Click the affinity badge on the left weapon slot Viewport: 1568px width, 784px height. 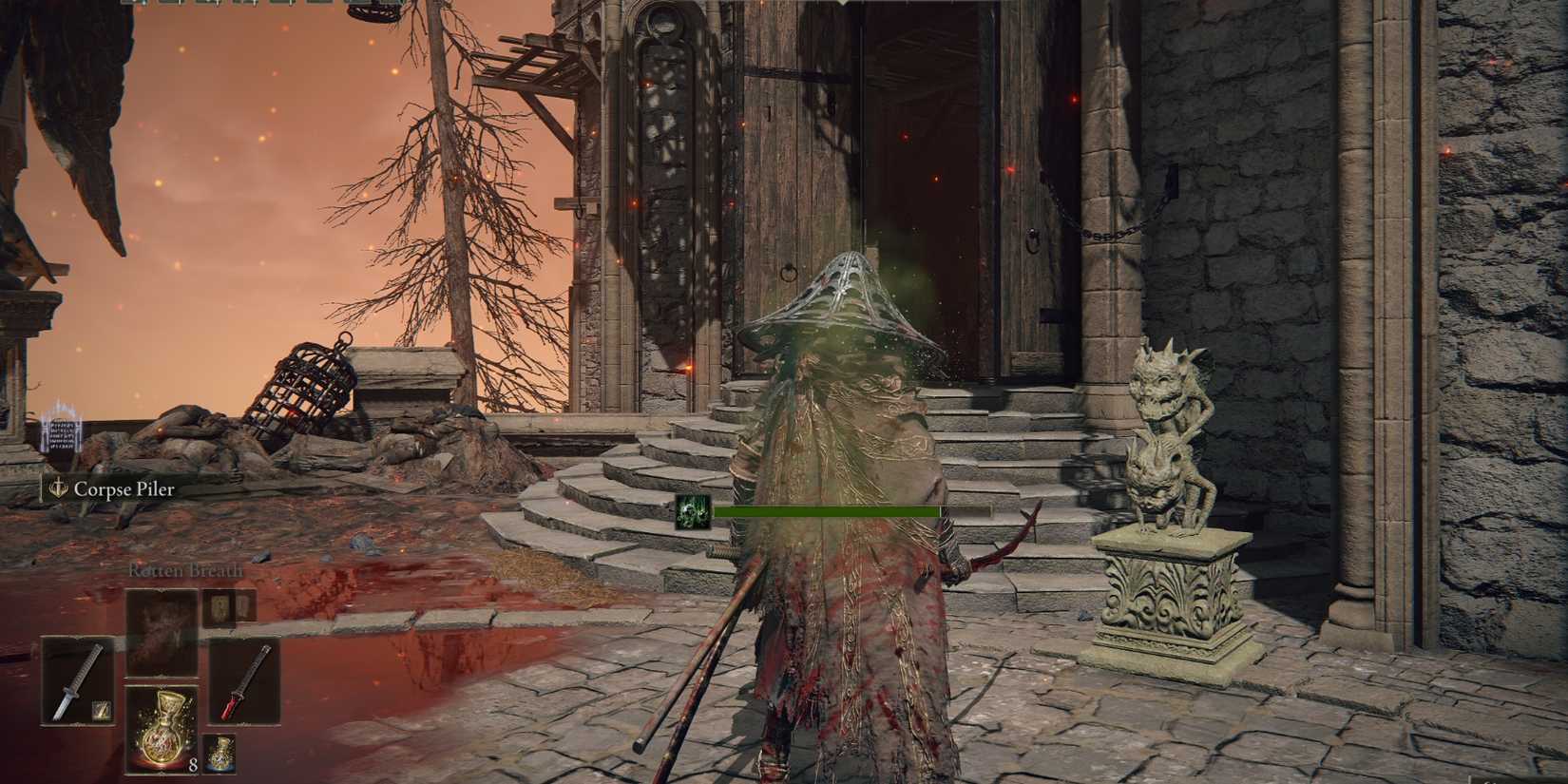coord(103,711)
